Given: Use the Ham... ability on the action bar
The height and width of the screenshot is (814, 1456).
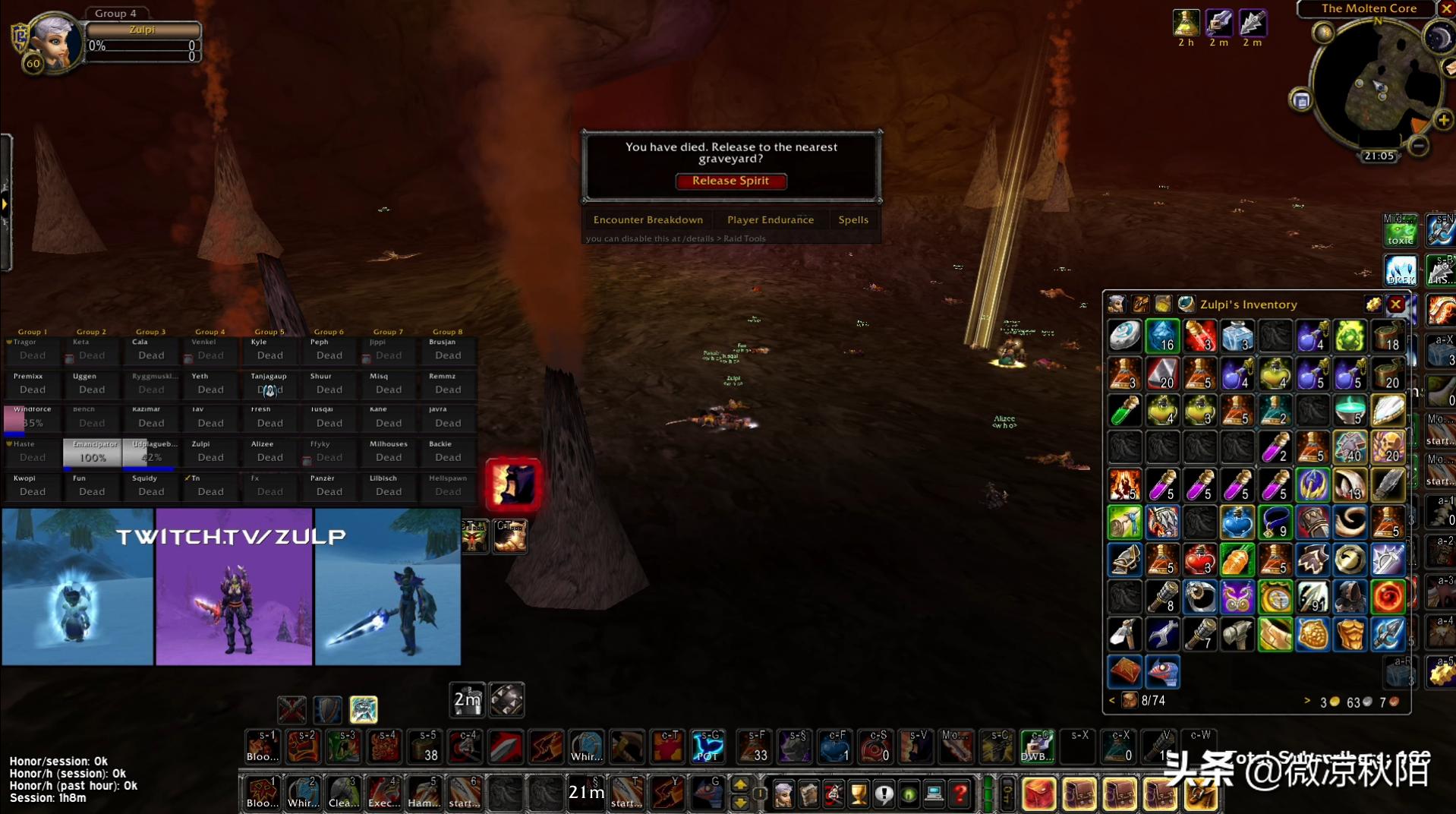Looking at the screenshot, I should (424, 793).
